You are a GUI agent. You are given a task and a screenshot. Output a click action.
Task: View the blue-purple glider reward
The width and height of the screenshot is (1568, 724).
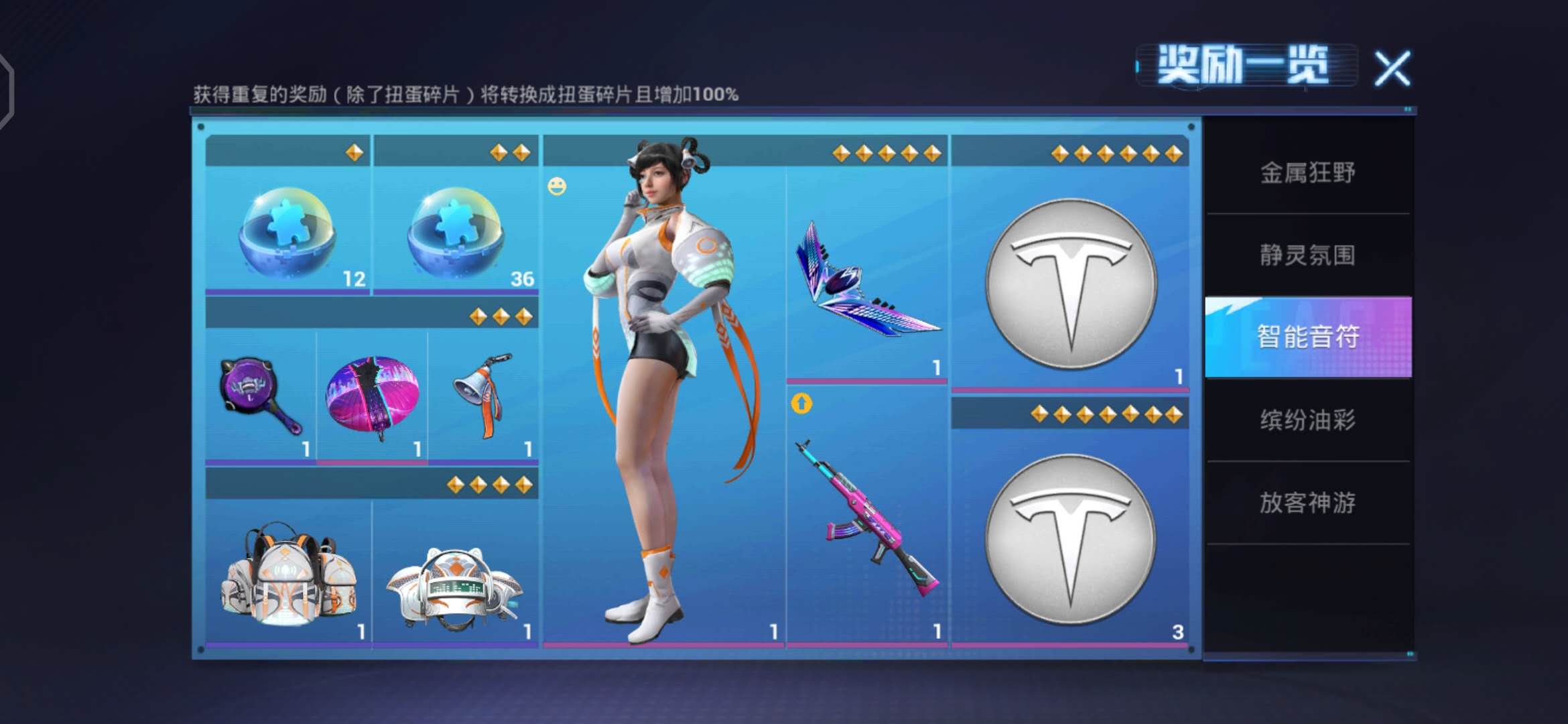866,282
